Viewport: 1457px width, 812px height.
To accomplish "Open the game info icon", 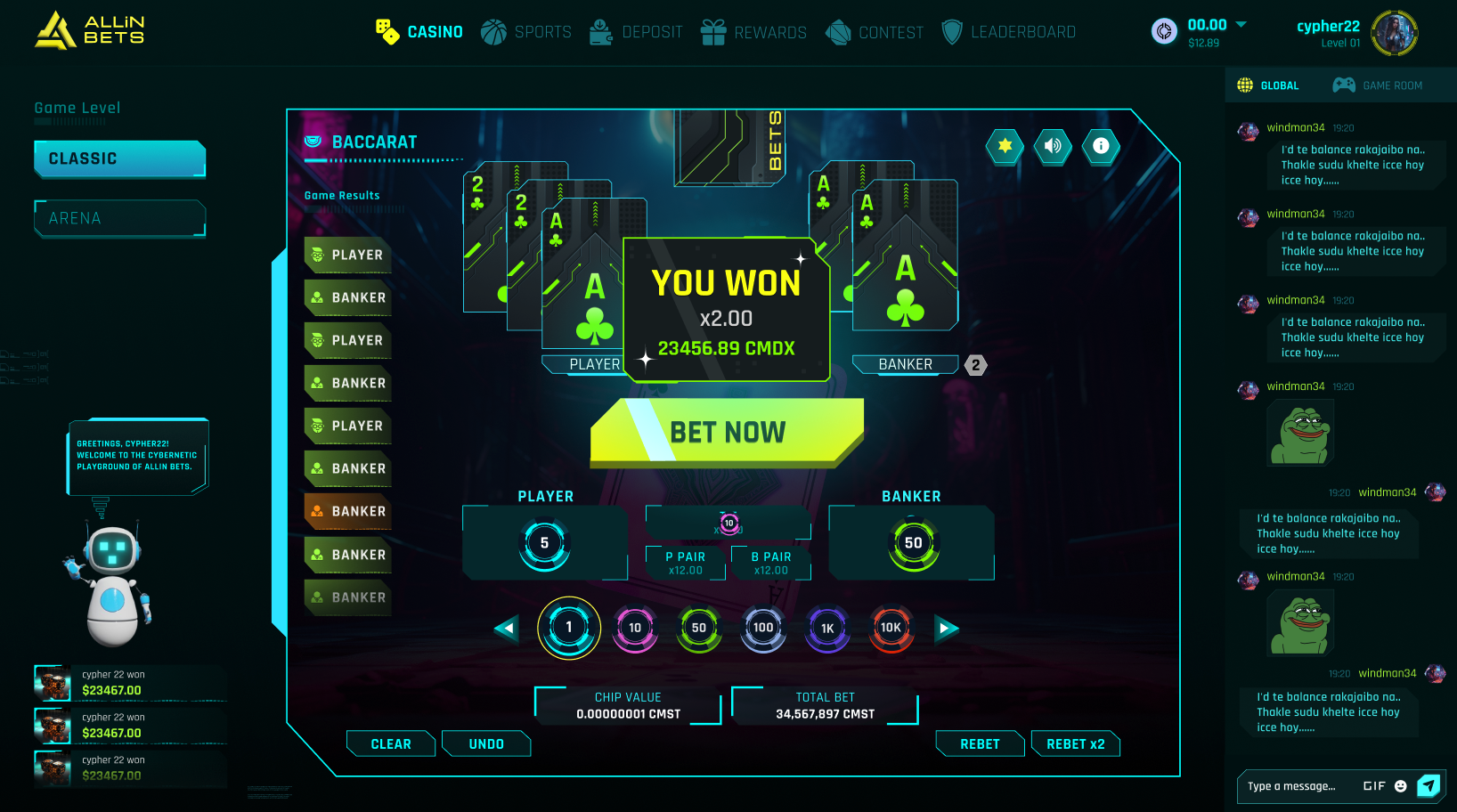I will (1101, 146).
